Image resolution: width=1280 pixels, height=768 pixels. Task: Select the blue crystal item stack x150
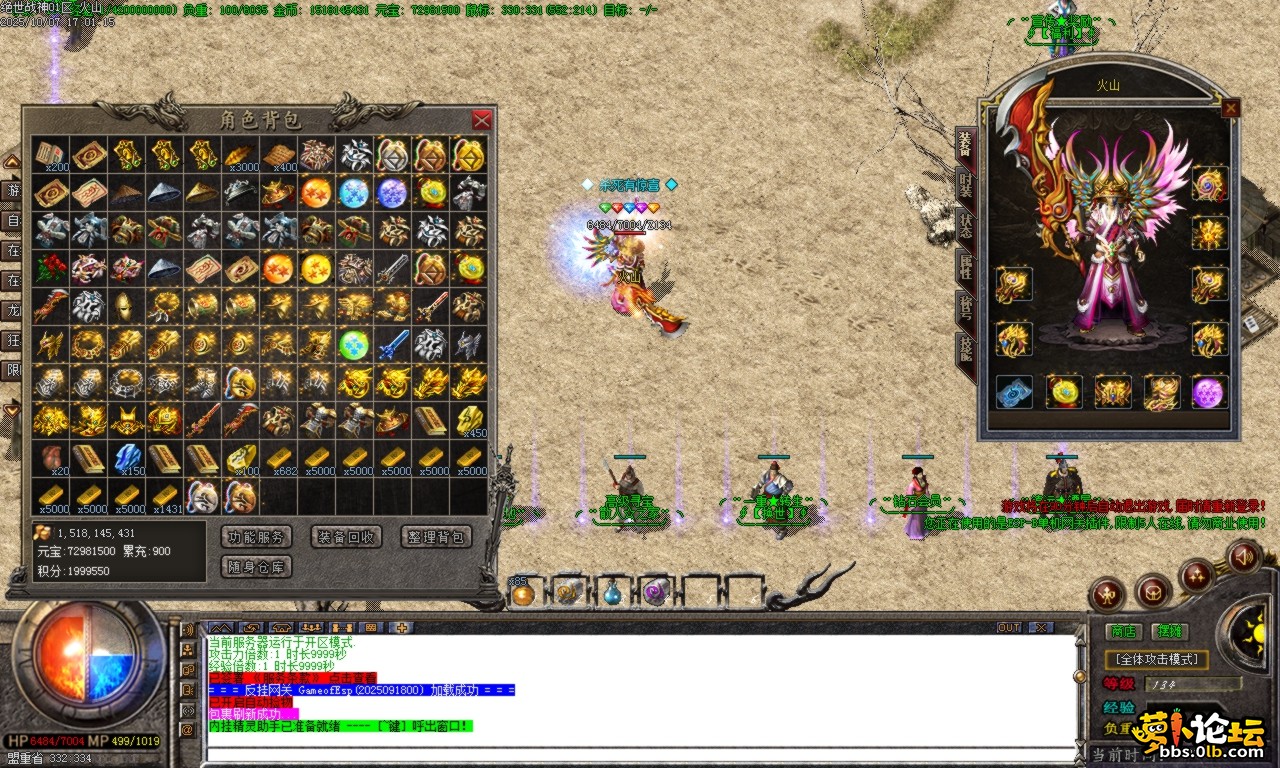pyautogui.click(x=127, y=458)
